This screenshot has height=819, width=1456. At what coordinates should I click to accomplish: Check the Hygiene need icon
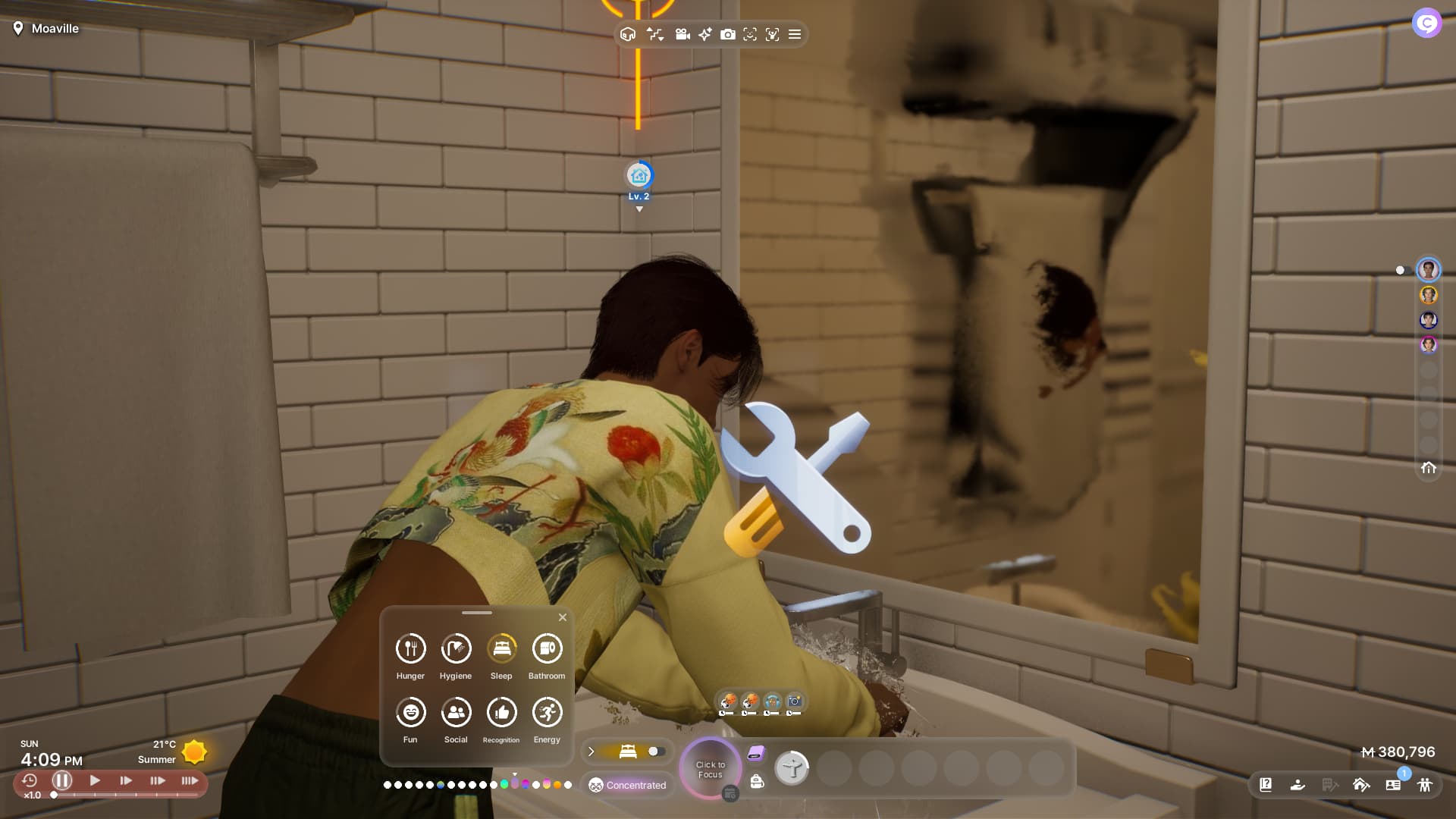[456, 649]
